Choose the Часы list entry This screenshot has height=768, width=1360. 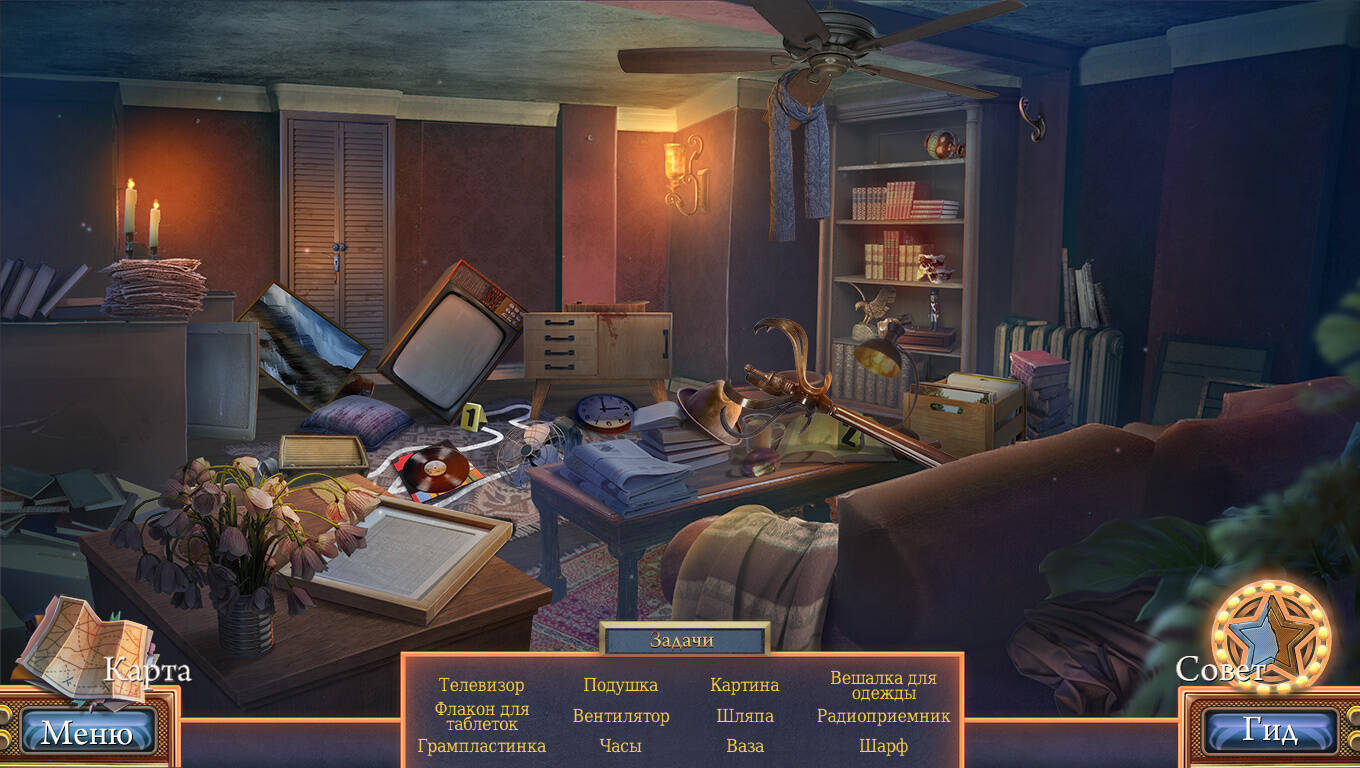620,746
